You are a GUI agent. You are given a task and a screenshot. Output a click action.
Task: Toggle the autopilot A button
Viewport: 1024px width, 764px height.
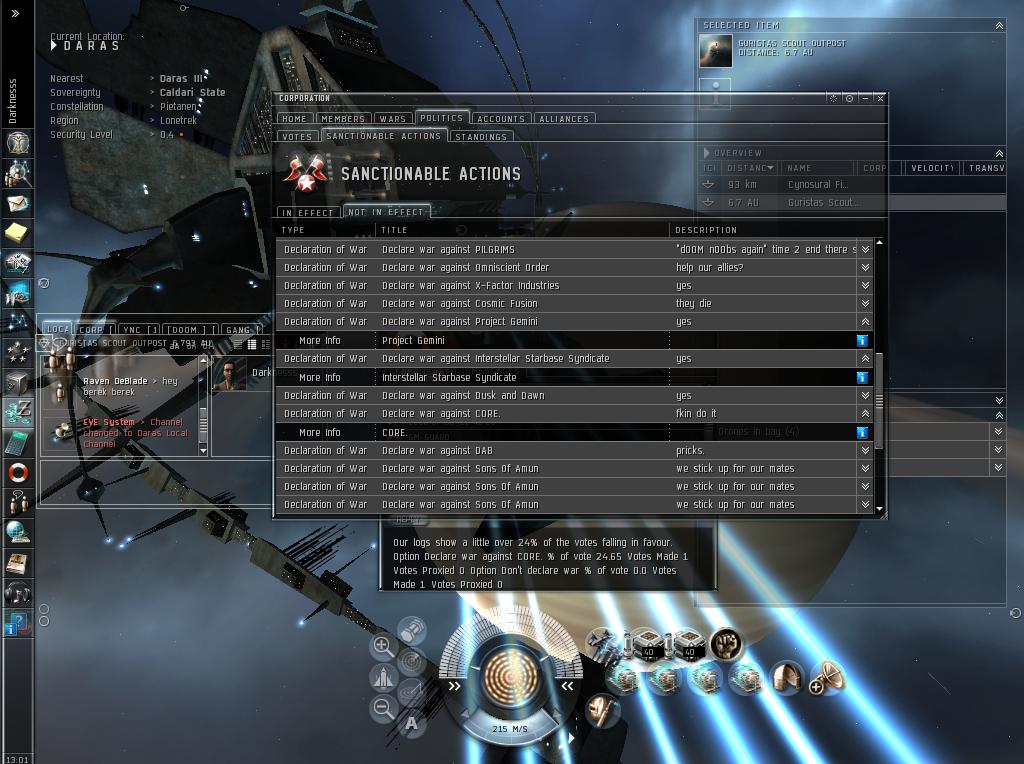411,723
